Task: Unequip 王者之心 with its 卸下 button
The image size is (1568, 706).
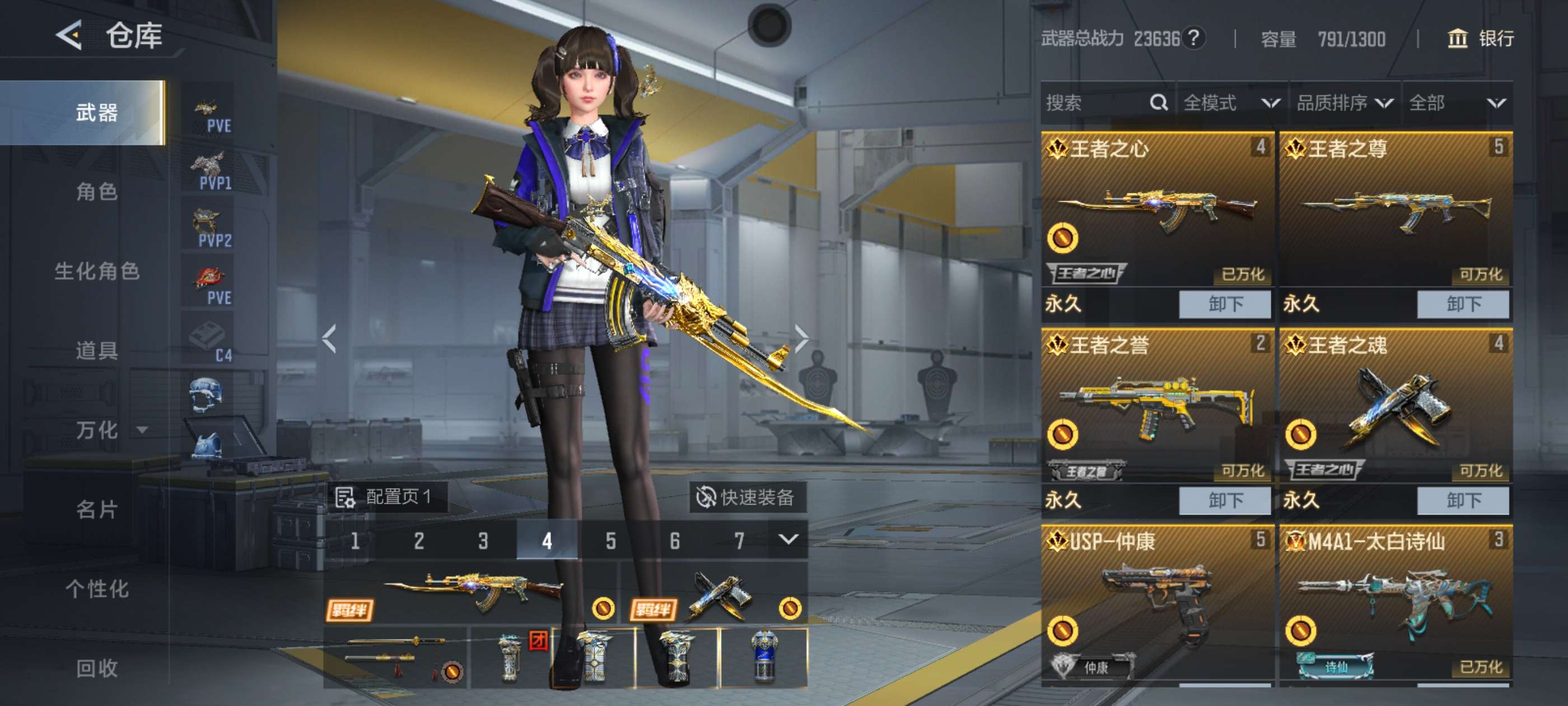Action: (1225, 304)
